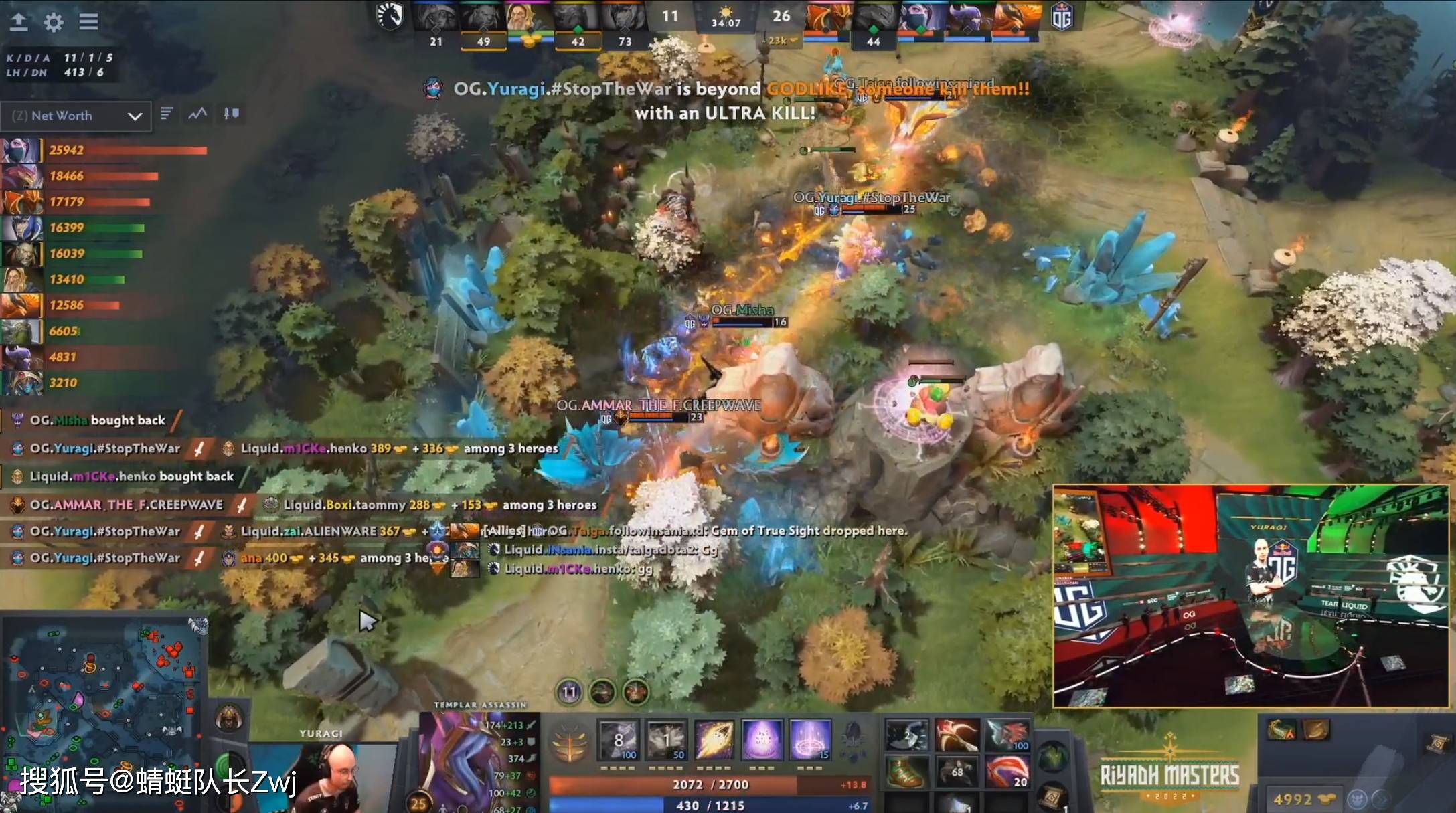
Task: Open the hamburger menu in the top-left
Action: tap(88, 22)
